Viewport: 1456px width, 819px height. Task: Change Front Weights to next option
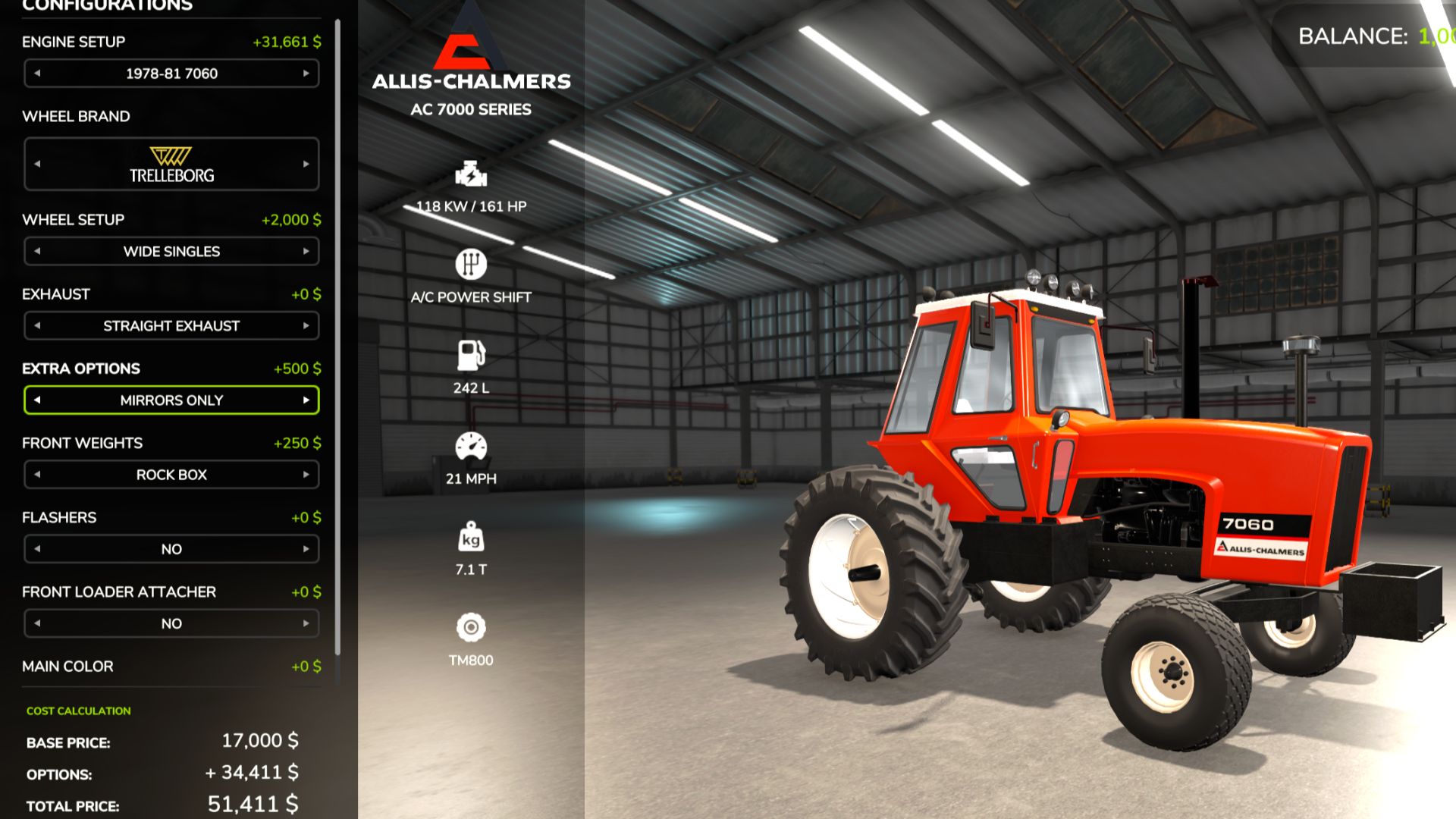[306, 475]
